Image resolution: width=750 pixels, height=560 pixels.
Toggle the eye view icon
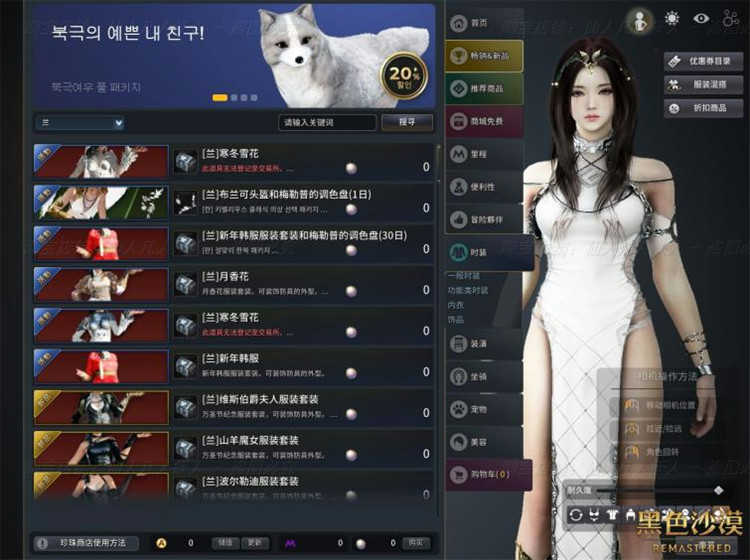coord(701,18)
